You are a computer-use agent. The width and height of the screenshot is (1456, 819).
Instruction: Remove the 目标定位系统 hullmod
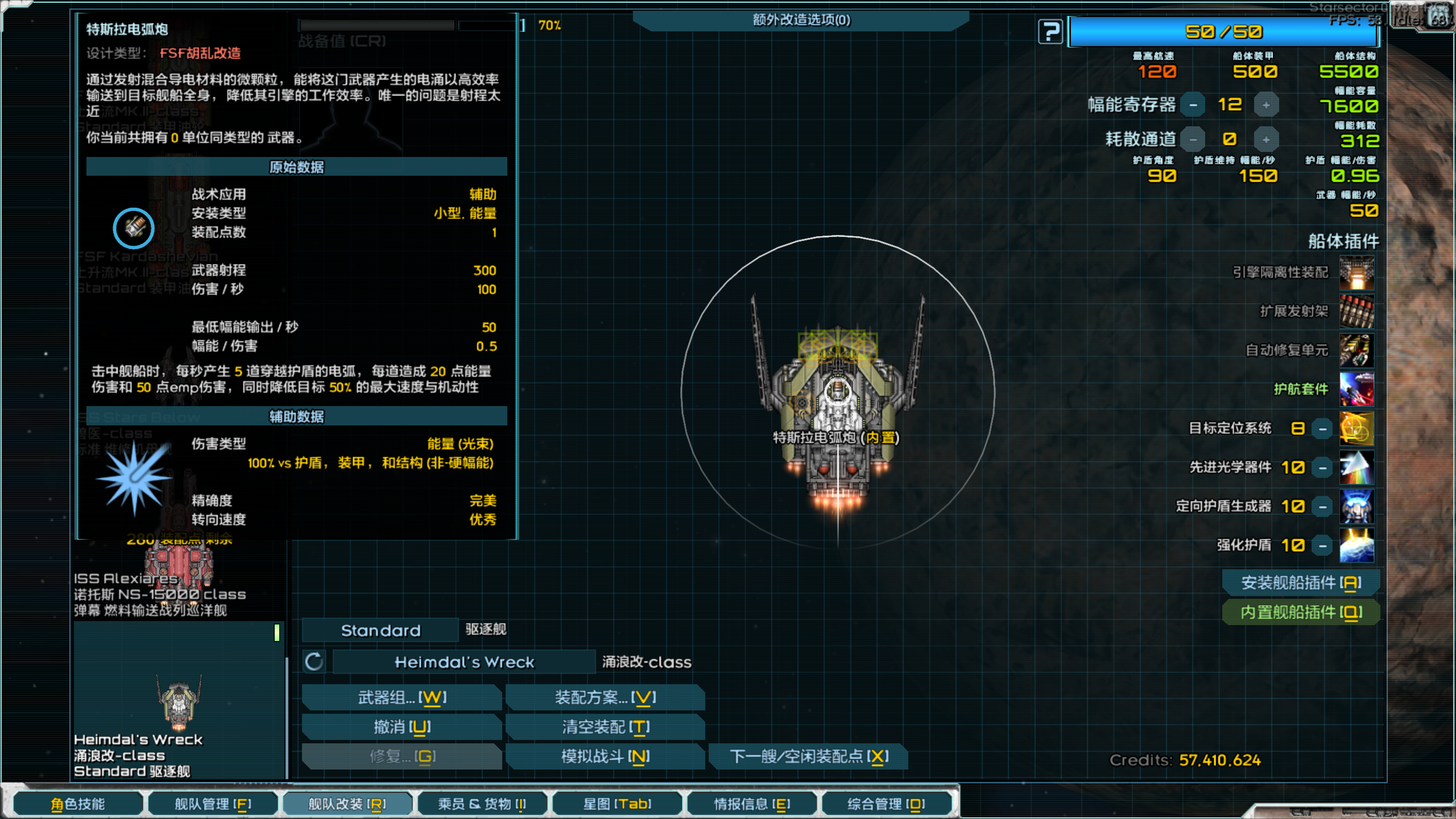tap(1323, 429)
